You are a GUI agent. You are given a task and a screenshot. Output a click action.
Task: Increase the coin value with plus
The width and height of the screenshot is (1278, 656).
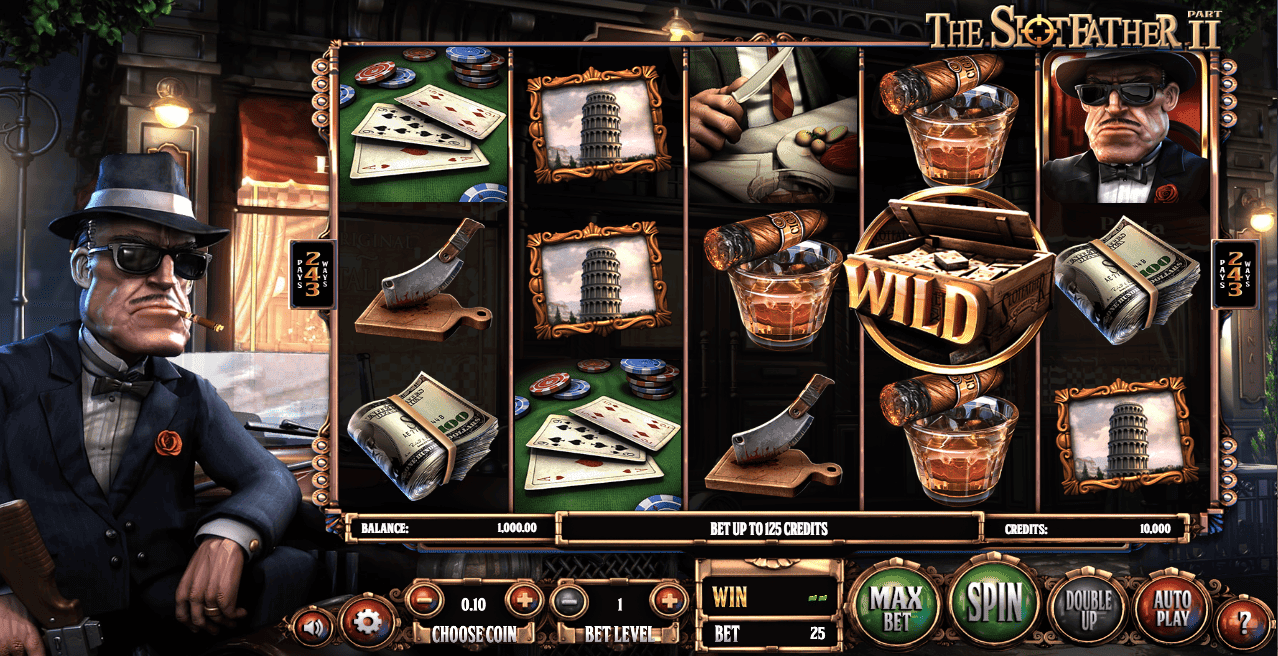pyautogui.click(x=523, y=602)
